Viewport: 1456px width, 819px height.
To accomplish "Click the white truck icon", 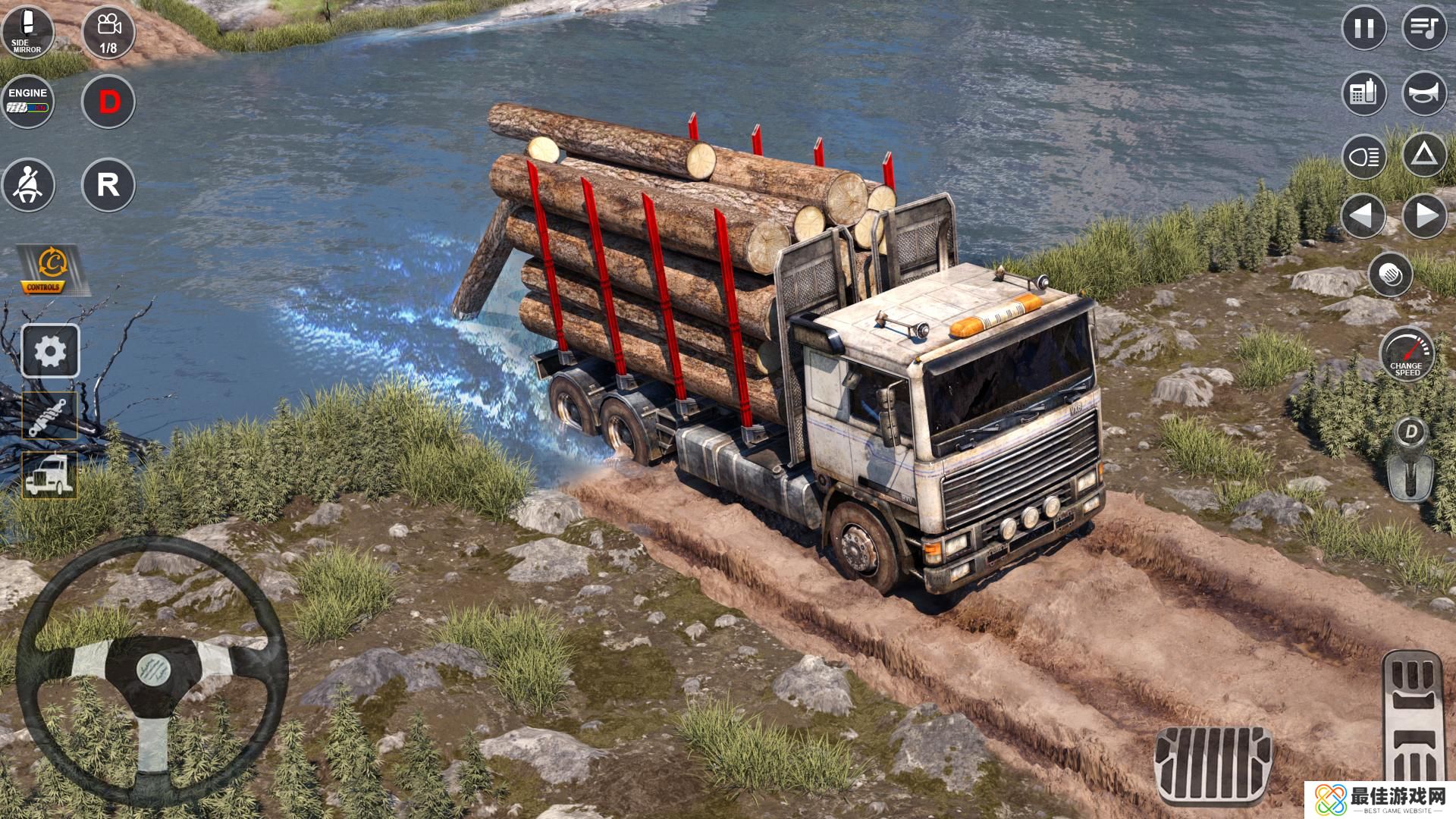I will coord(50,476).
